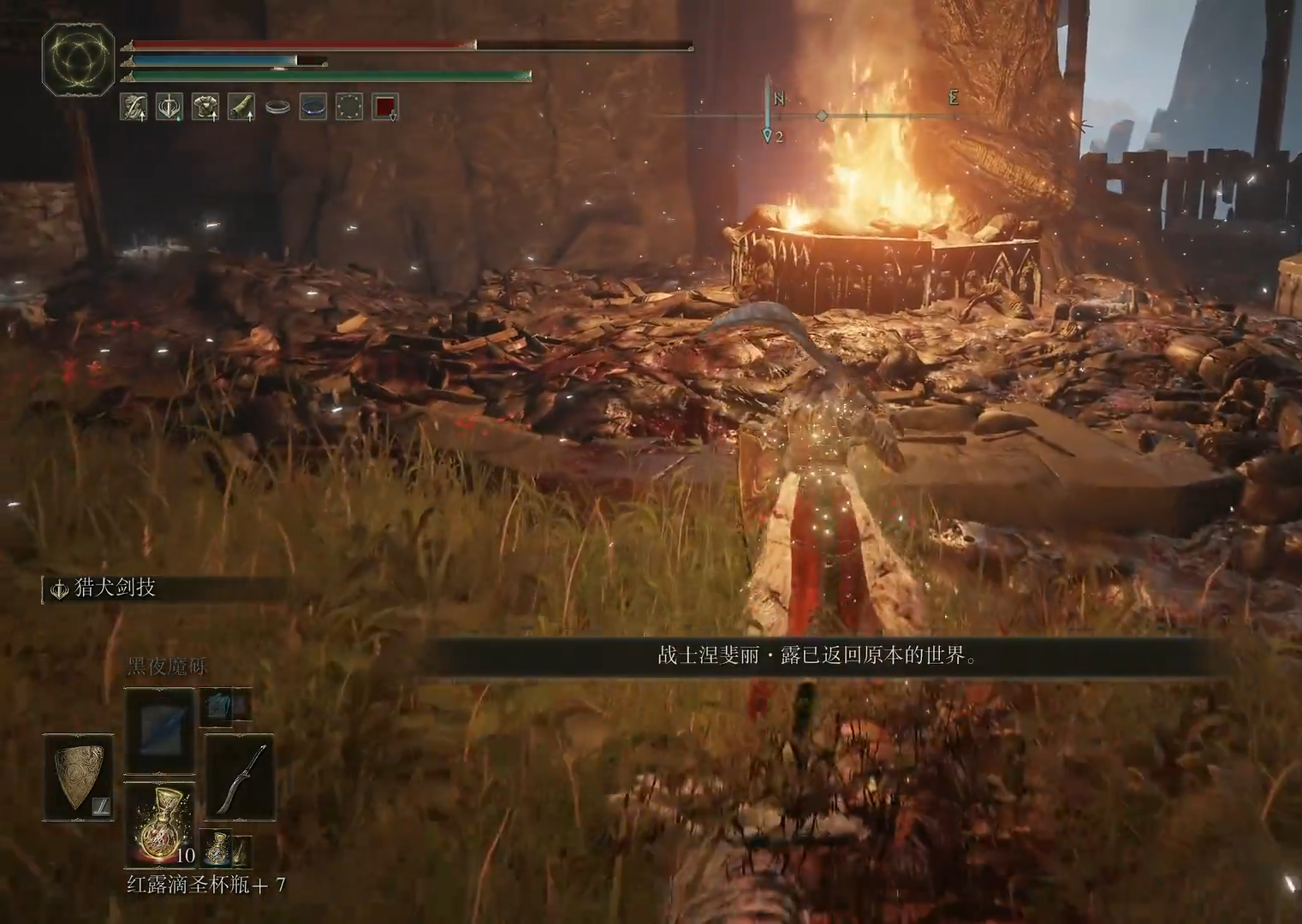Screen dimensions: 1302x924
Task: Select the small next-spell preview slot
Action: (x=217, y=706)
